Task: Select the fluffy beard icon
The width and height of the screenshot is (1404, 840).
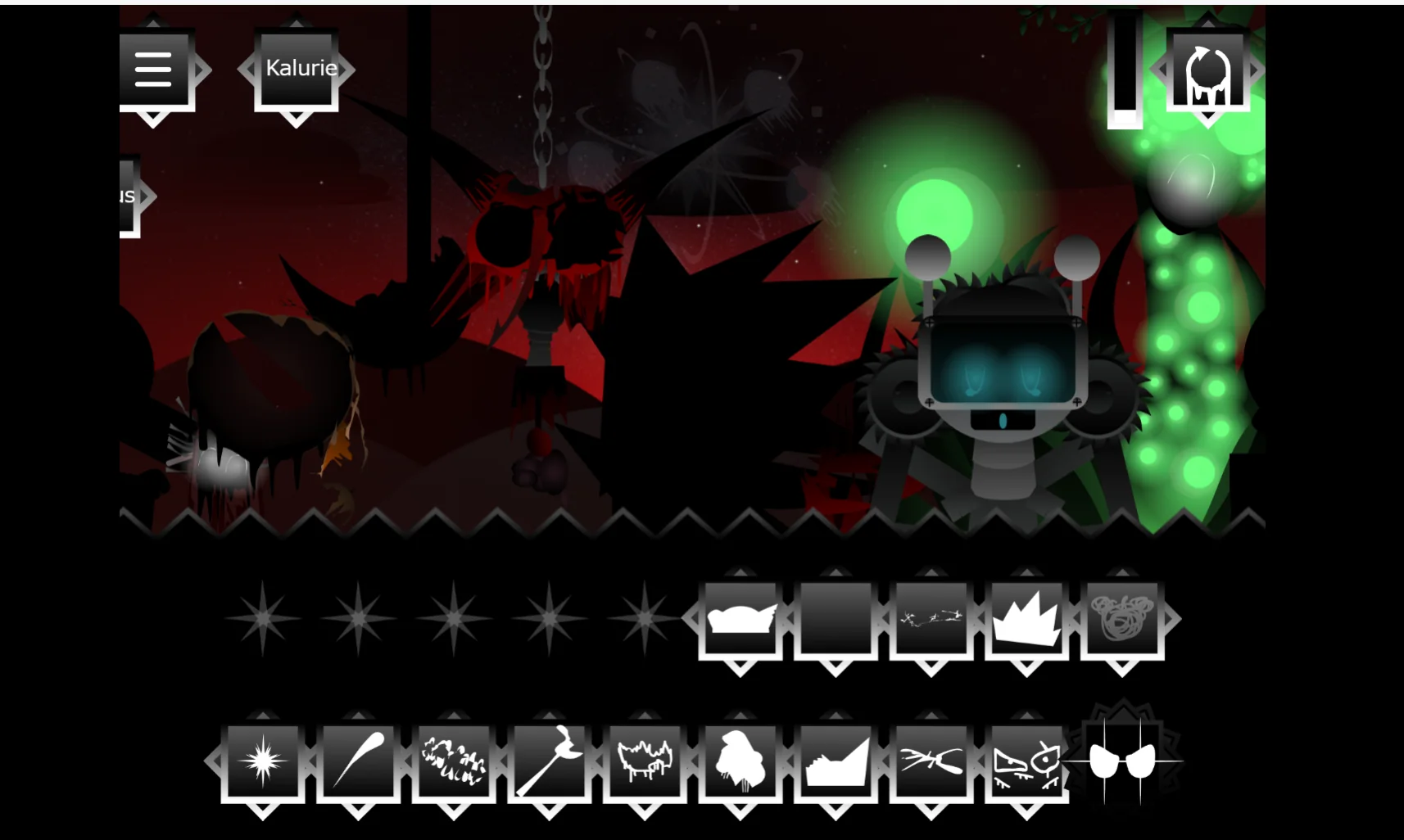Action: point(741,761)
